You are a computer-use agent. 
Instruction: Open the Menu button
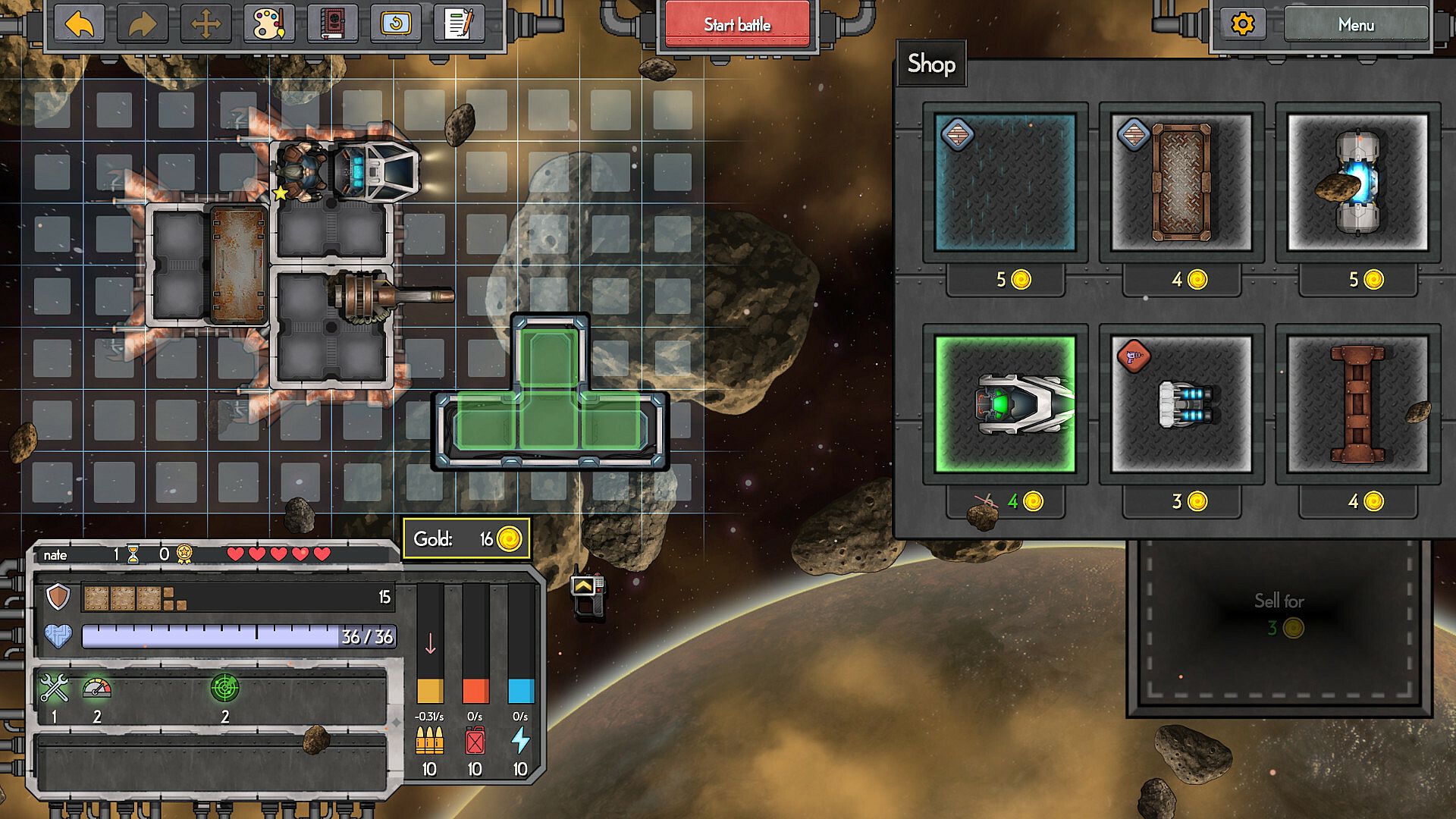(x=1355, y=25)
